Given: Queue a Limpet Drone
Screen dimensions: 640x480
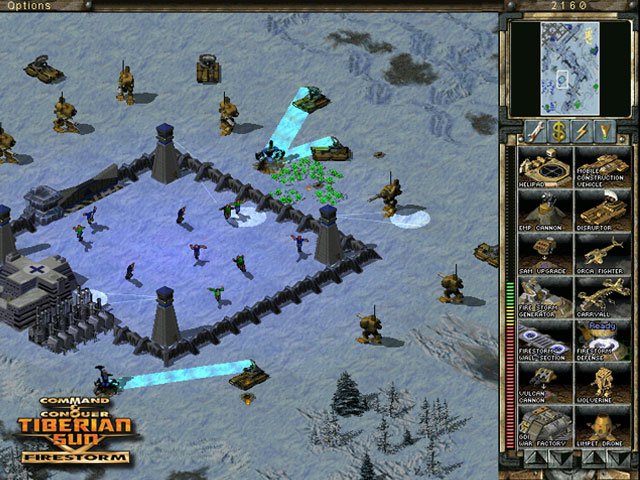Looking at the screenshot, I should pyautogui.click(x=601, y=425).
